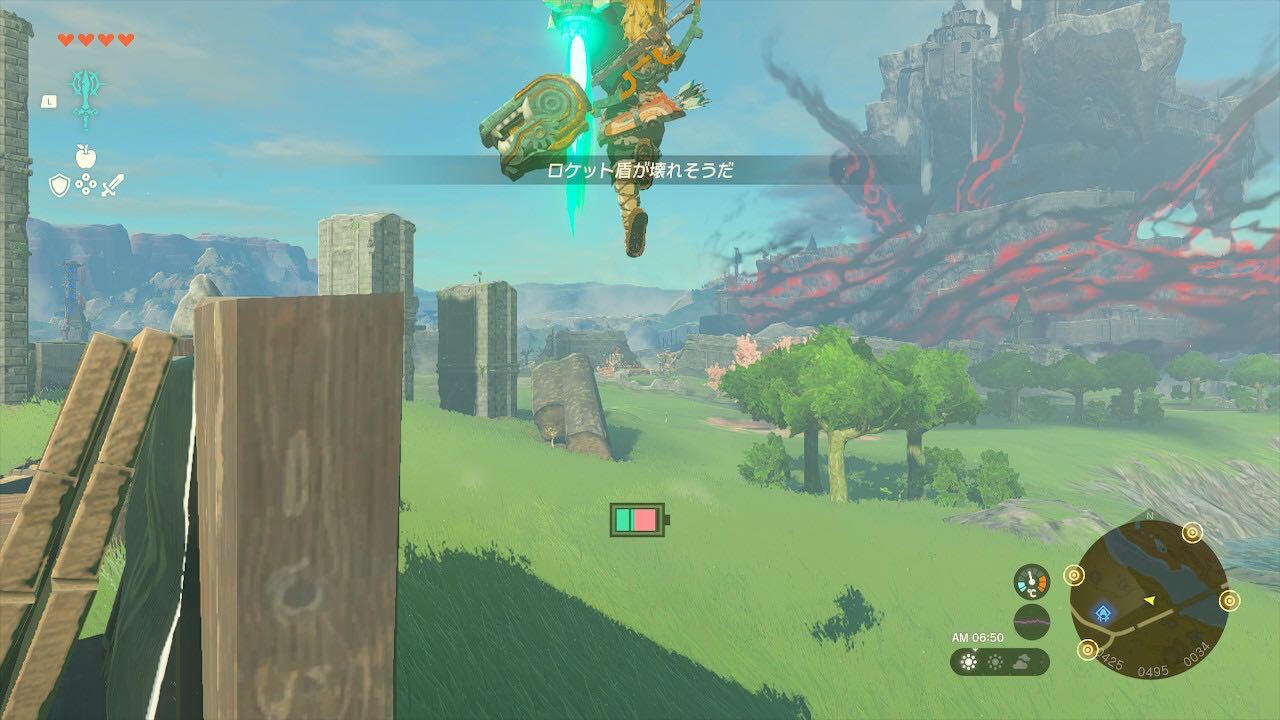Click the temperature gauge icon
Screen dimensions: 1280x720
pyautogui.click(x=1032, y=583)
